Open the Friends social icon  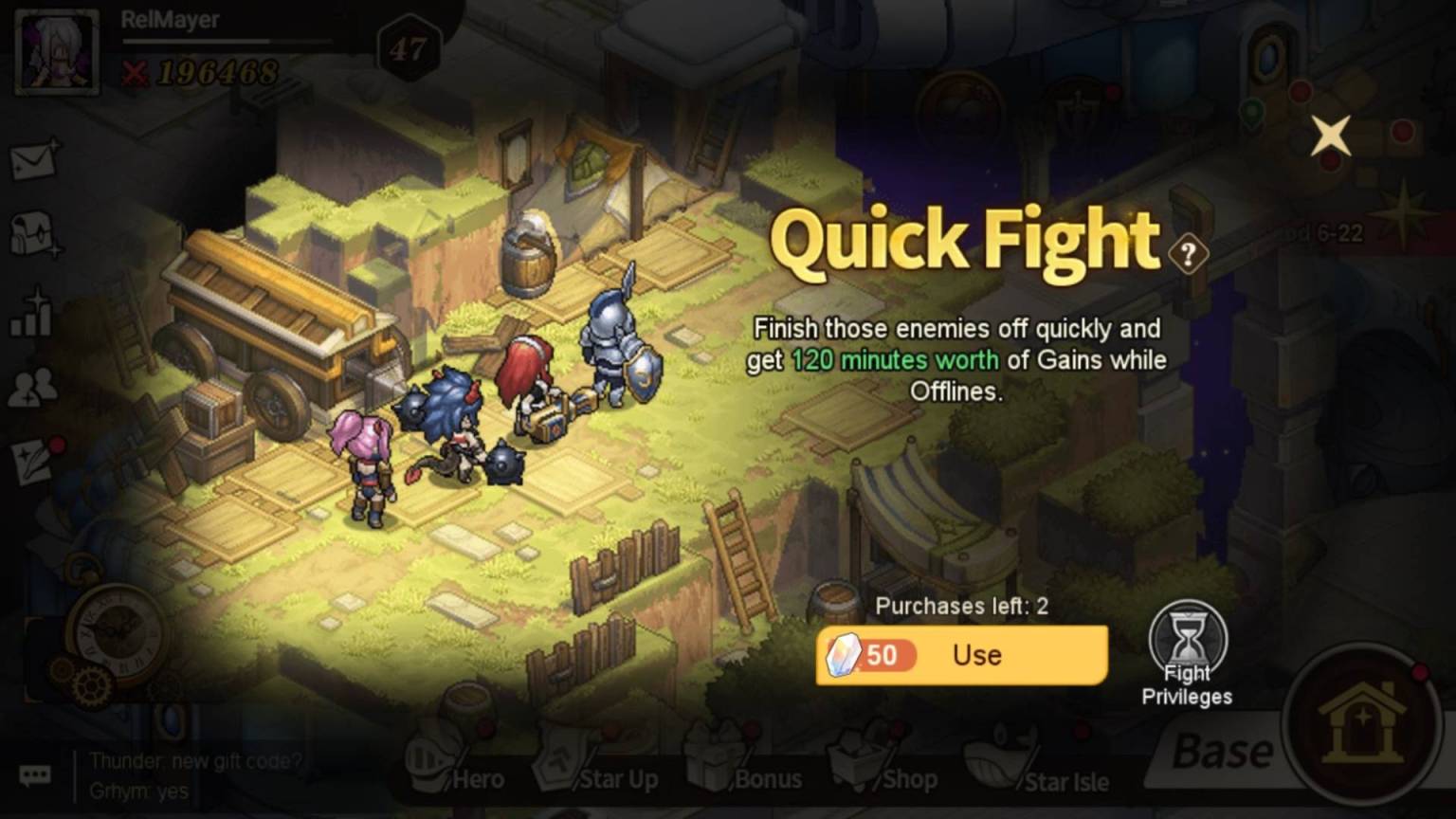(31, 387)
